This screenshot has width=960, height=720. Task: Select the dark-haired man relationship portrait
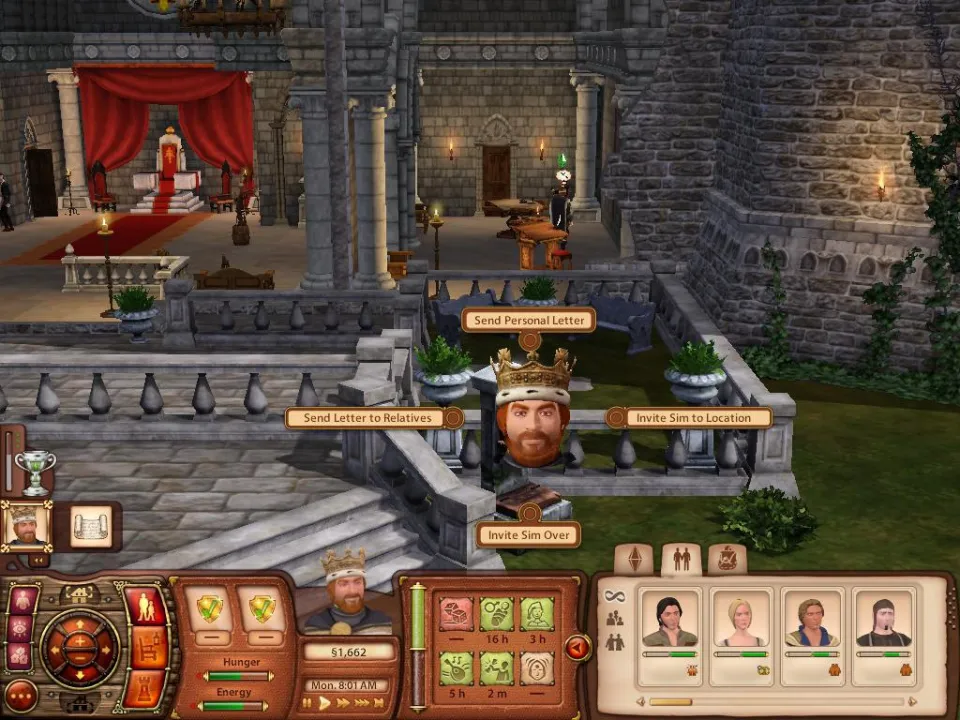[x=671, y=620]
